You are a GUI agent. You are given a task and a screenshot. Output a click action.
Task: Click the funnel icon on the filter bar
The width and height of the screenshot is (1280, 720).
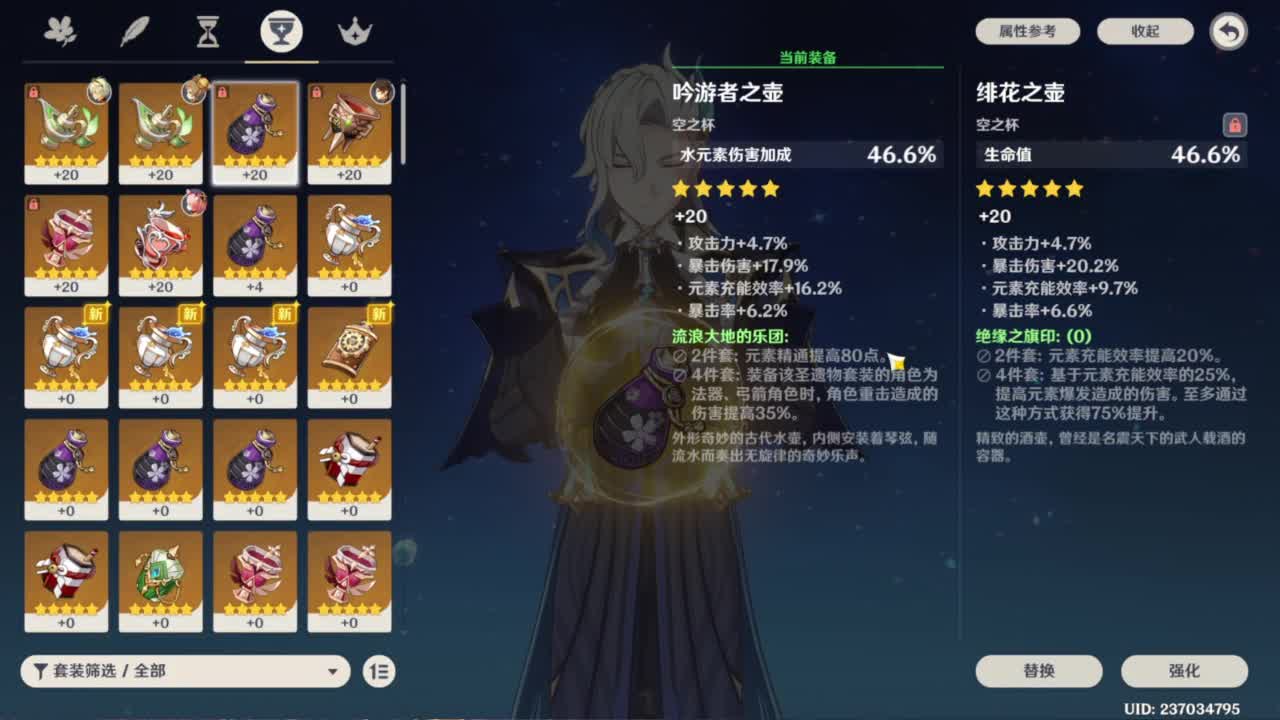point(42,671)
